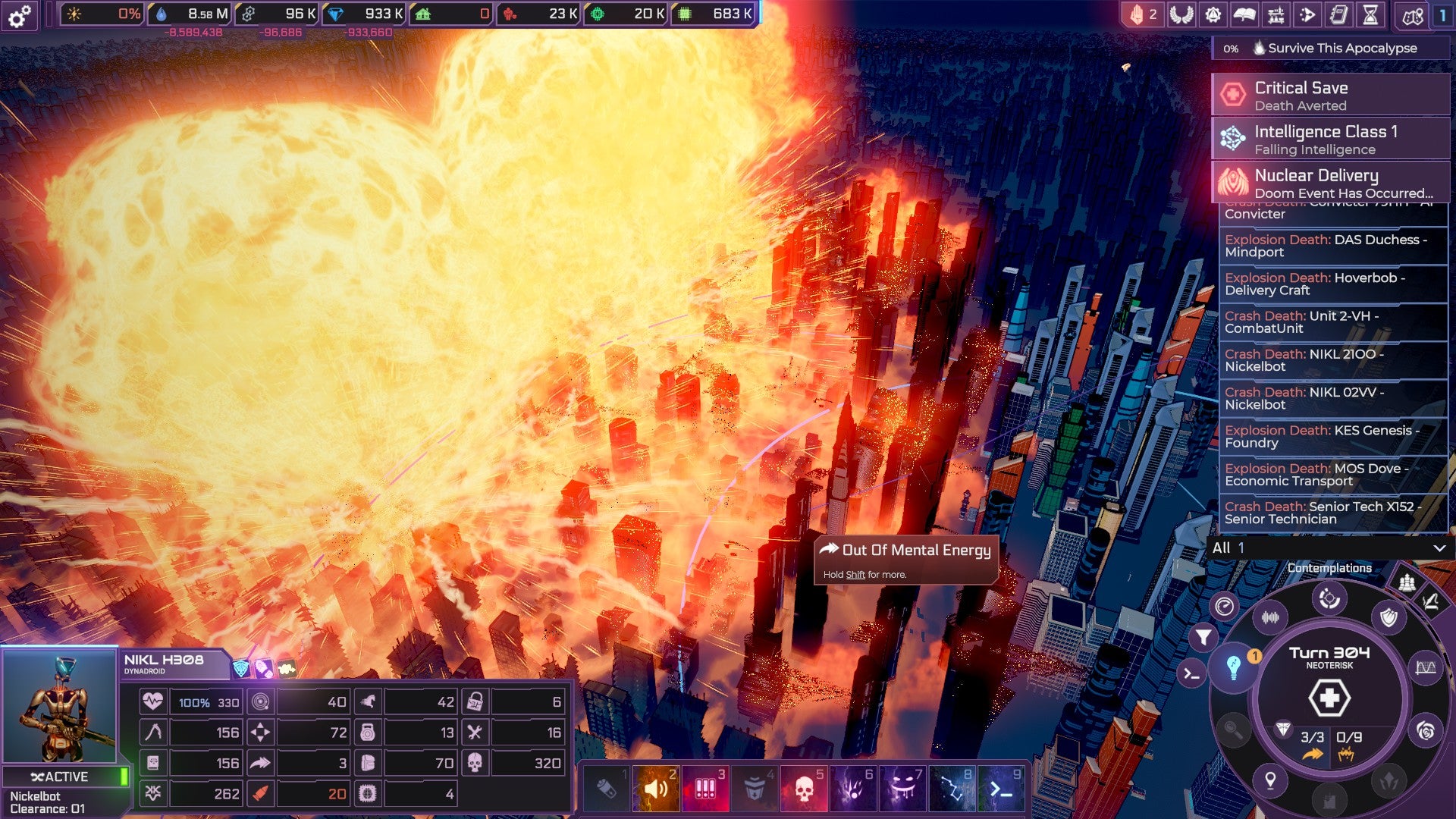End the turn with the hexagon-plus button

click(1329, 698)
